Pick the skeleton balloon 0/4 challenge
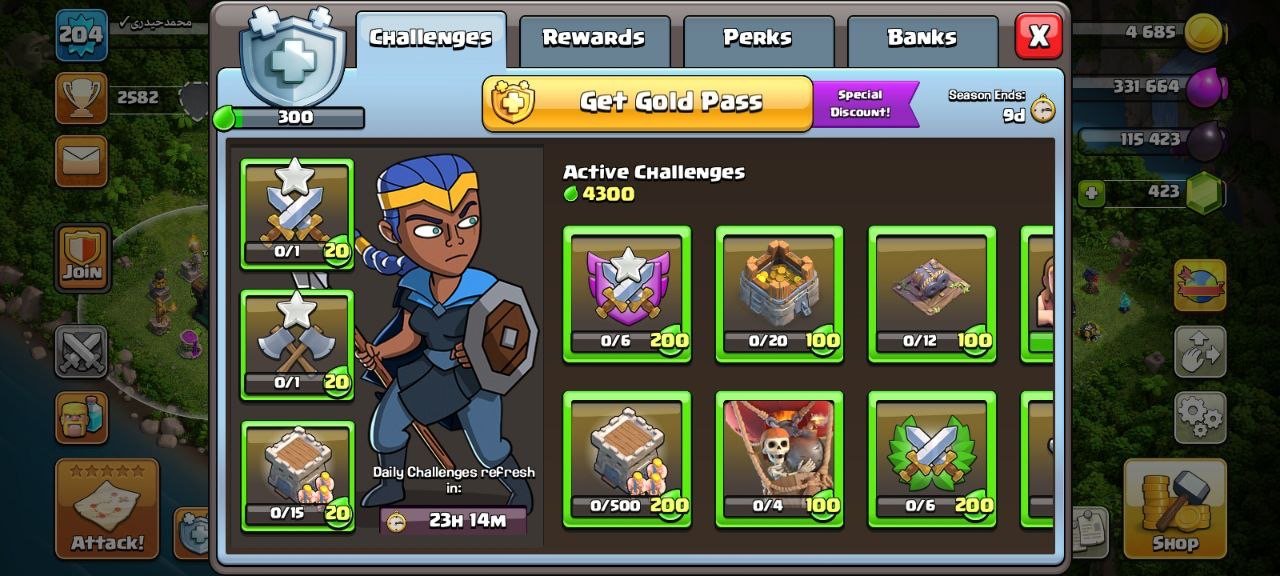This screenshot has height=576, width=1280. point(779,458)
